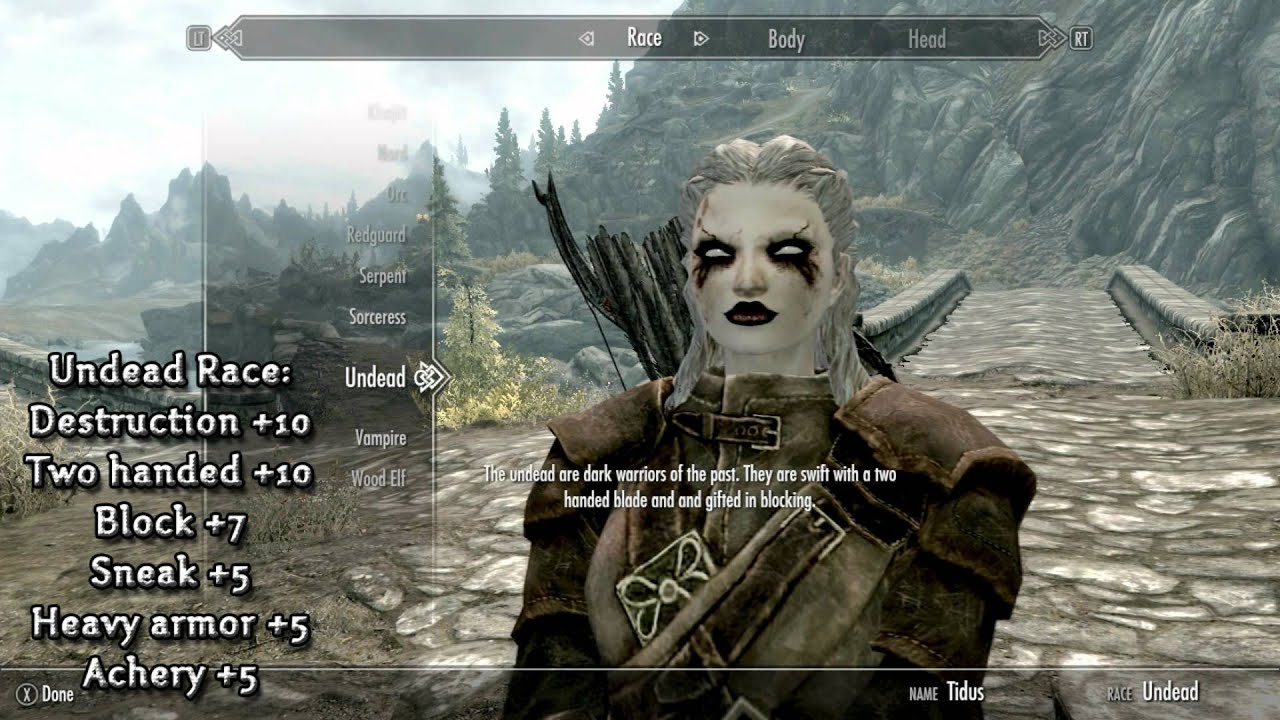Screen dimensions: 1280x720
Task: Click the left arrow beside Race
Action: [x=587, y=39]
